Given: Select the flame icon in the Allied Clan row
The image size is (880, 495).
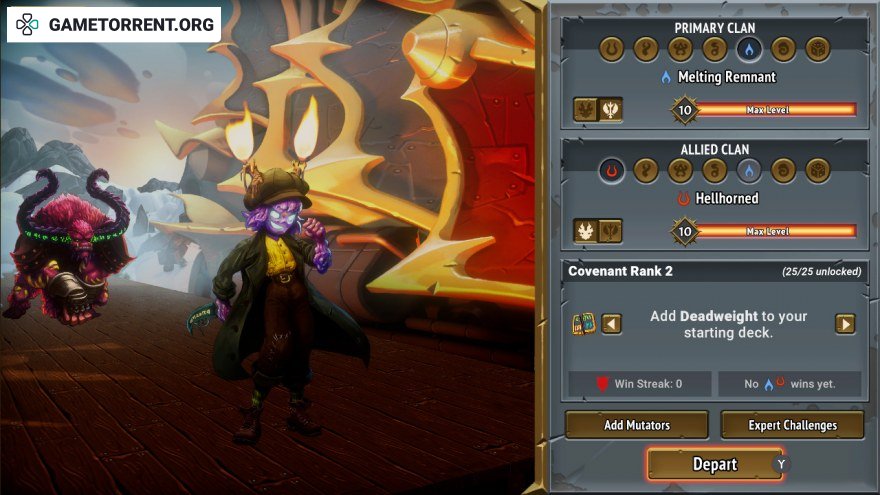Looking at the screenshot, I should [x=749, y=171].
